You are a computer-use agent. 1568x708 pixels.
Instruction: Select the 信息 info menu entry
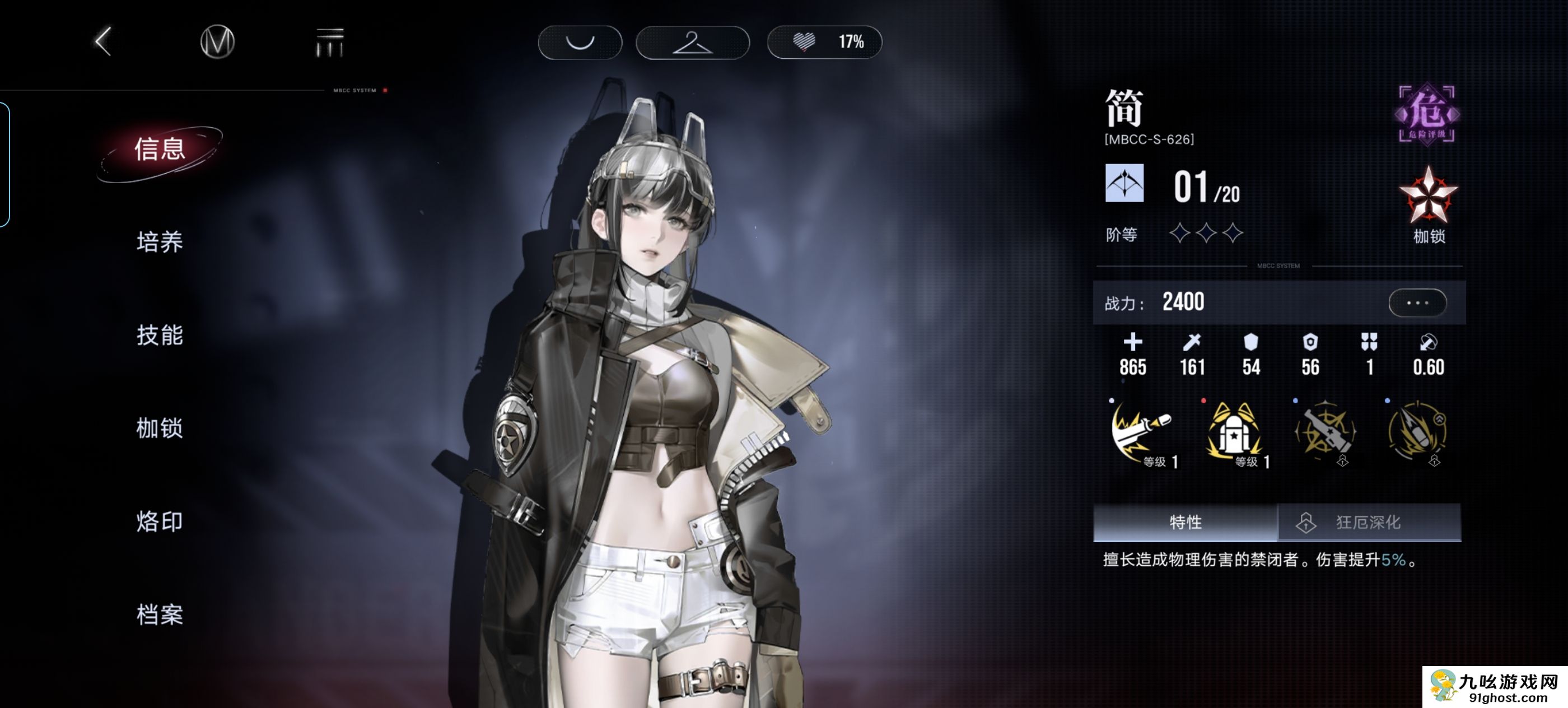160,150
